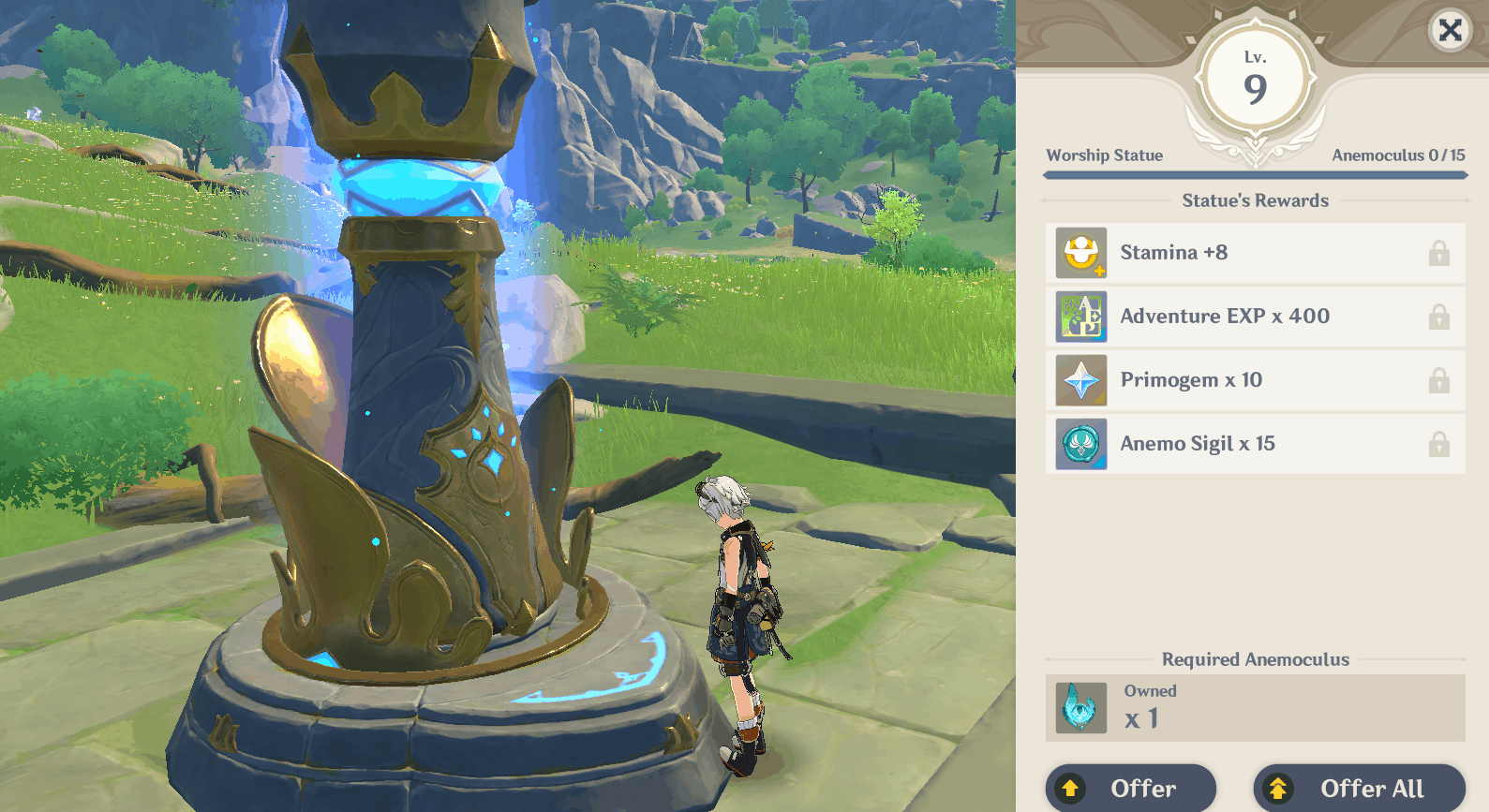This screenshot has height=812, width=1489.
Task: View the Adventure EXP x 400 reward
Action: 1255,317
